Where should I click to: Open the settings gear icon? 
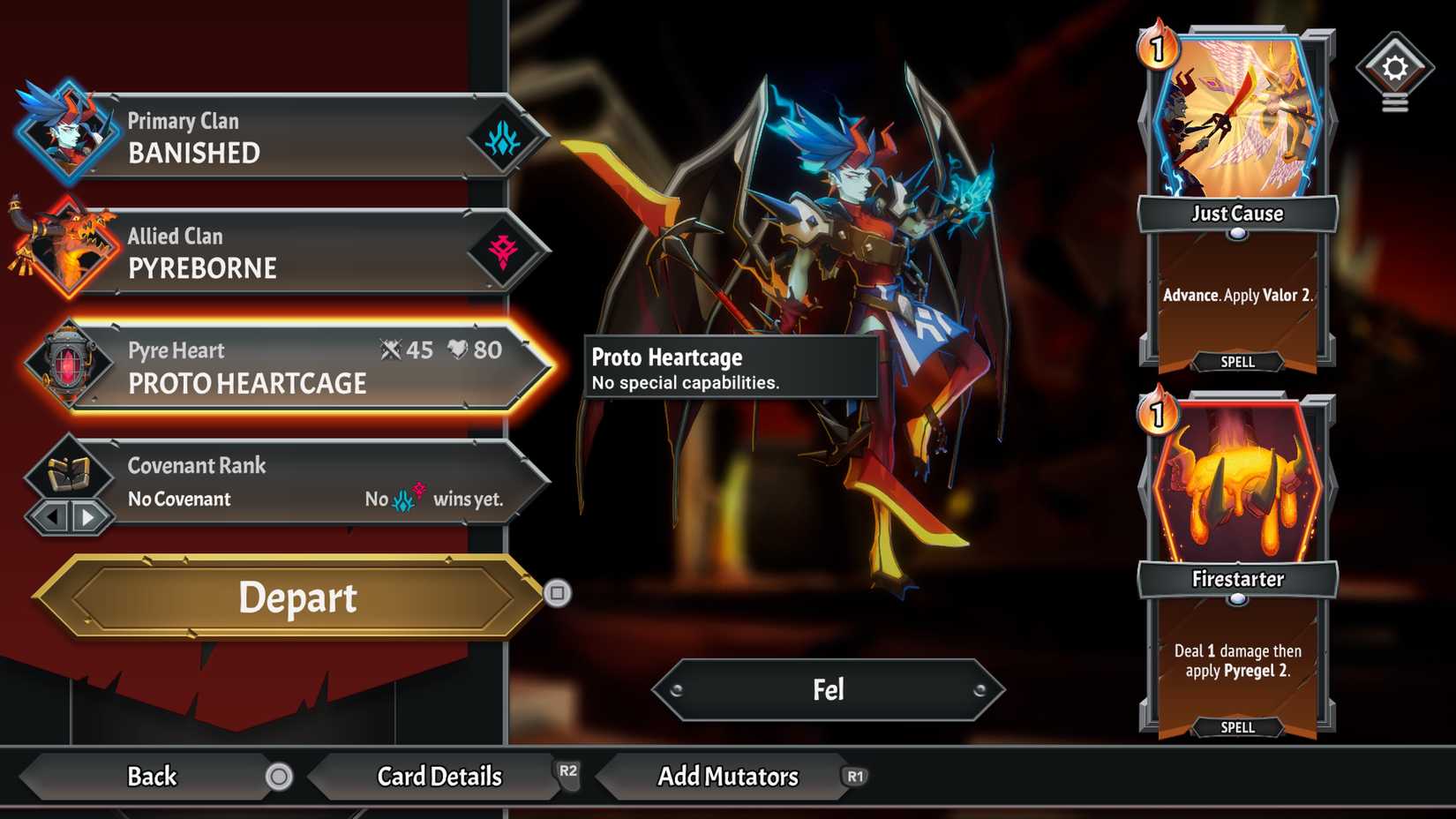[1394, 66]
